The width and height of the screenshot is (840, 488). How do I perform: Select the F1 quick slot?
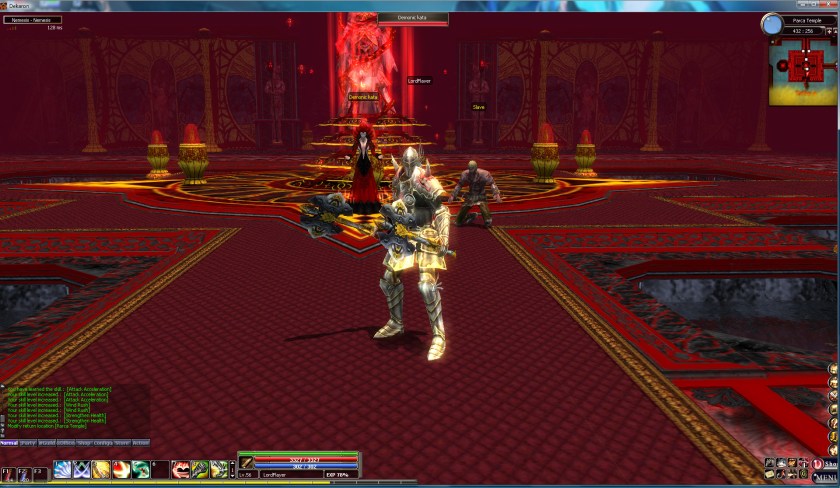point(7,470)
